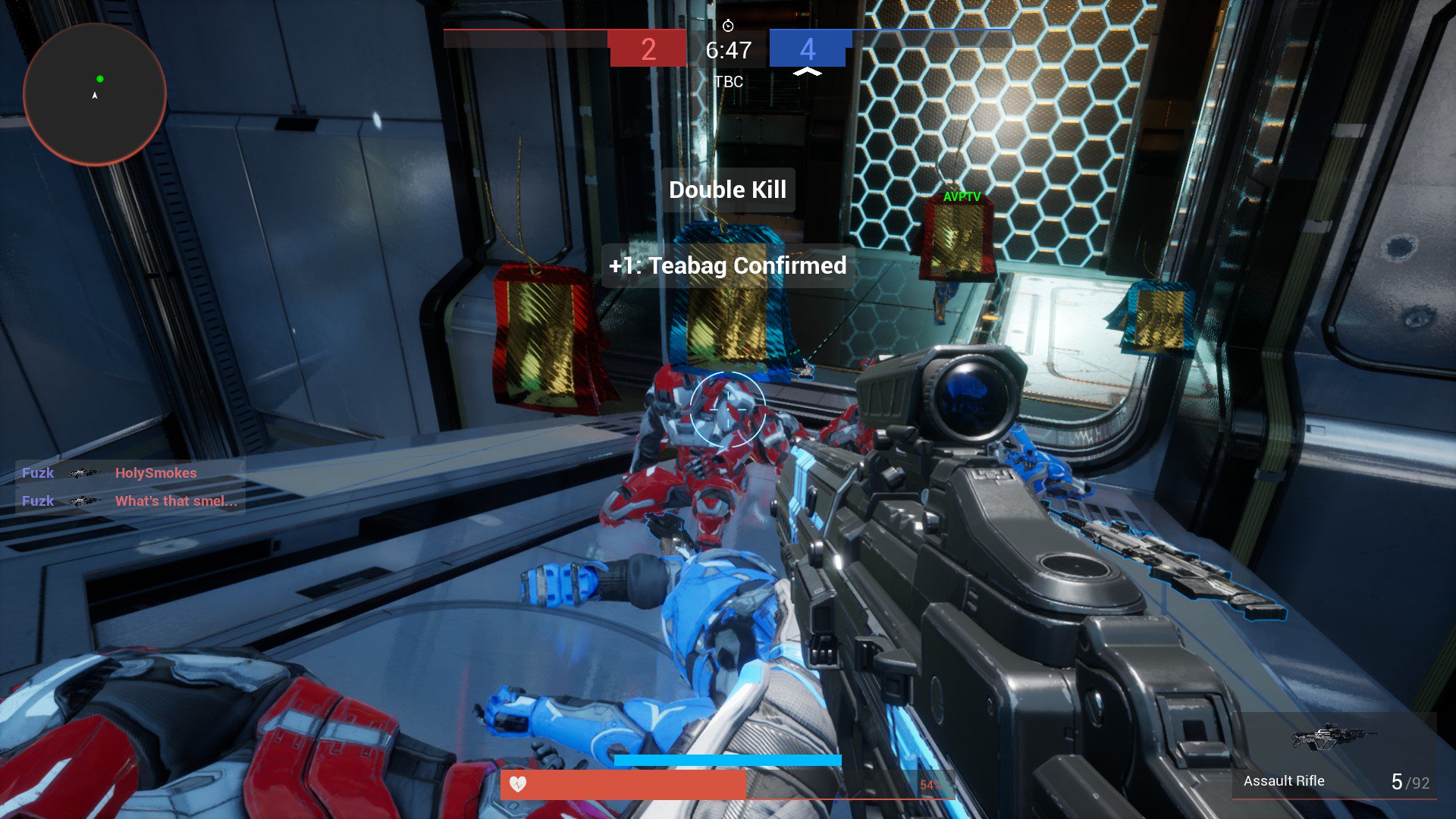Click the 54% shield bar
The height and width of the screenshot is (819, 1456).
coord(930,786)
